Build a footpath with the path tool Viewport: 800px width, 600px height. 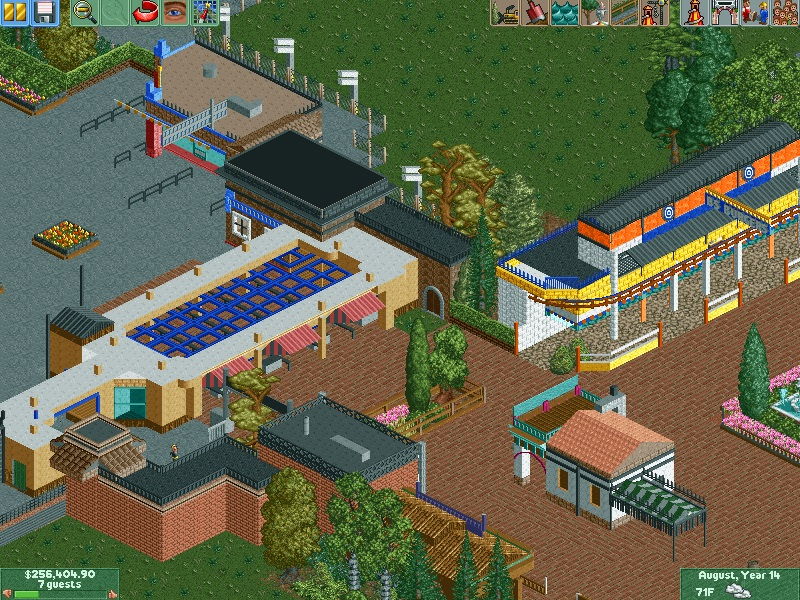[x=624, y=12]
